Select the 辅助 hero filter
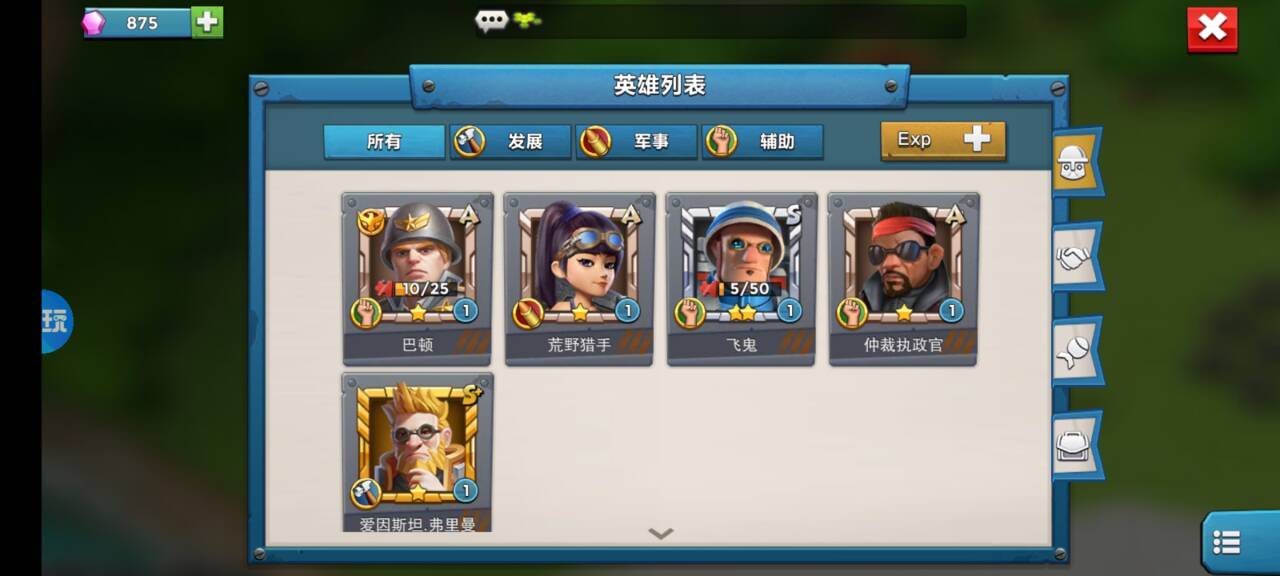1280x576 pixels. 763,142
